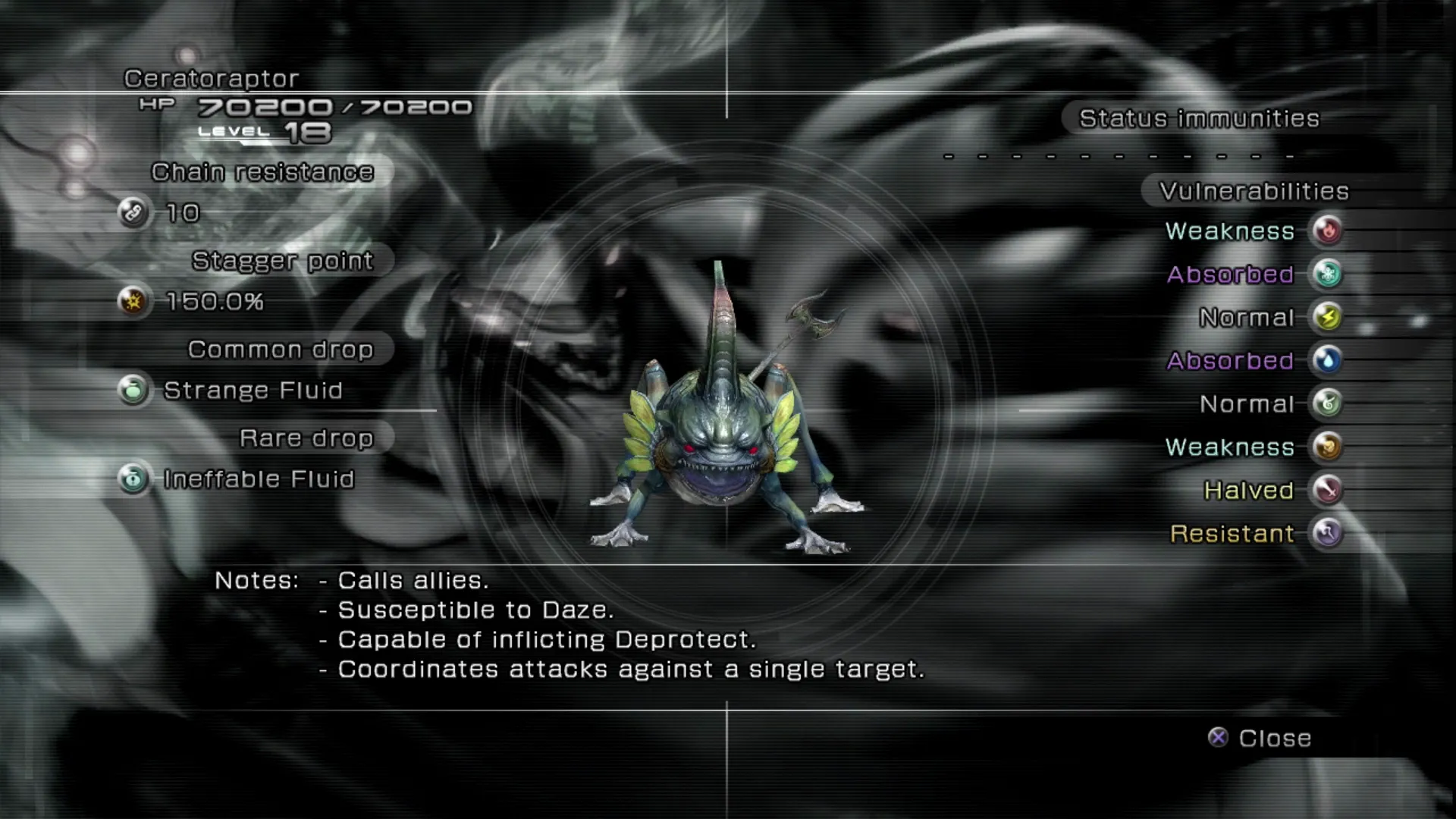
Task: Click the physical damage Halved icon
Action: [1327, 490]
